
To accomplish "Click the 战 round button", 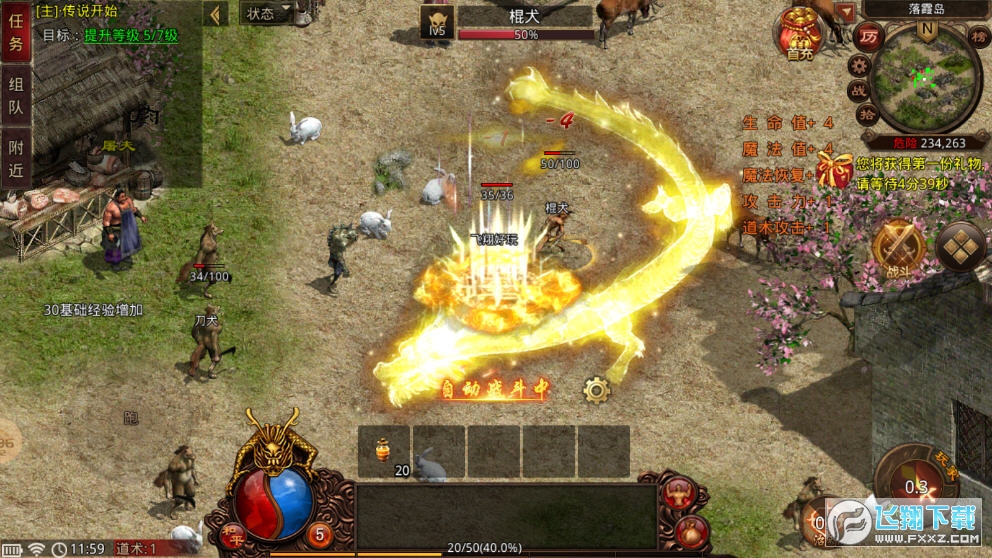I will point(860,91).
